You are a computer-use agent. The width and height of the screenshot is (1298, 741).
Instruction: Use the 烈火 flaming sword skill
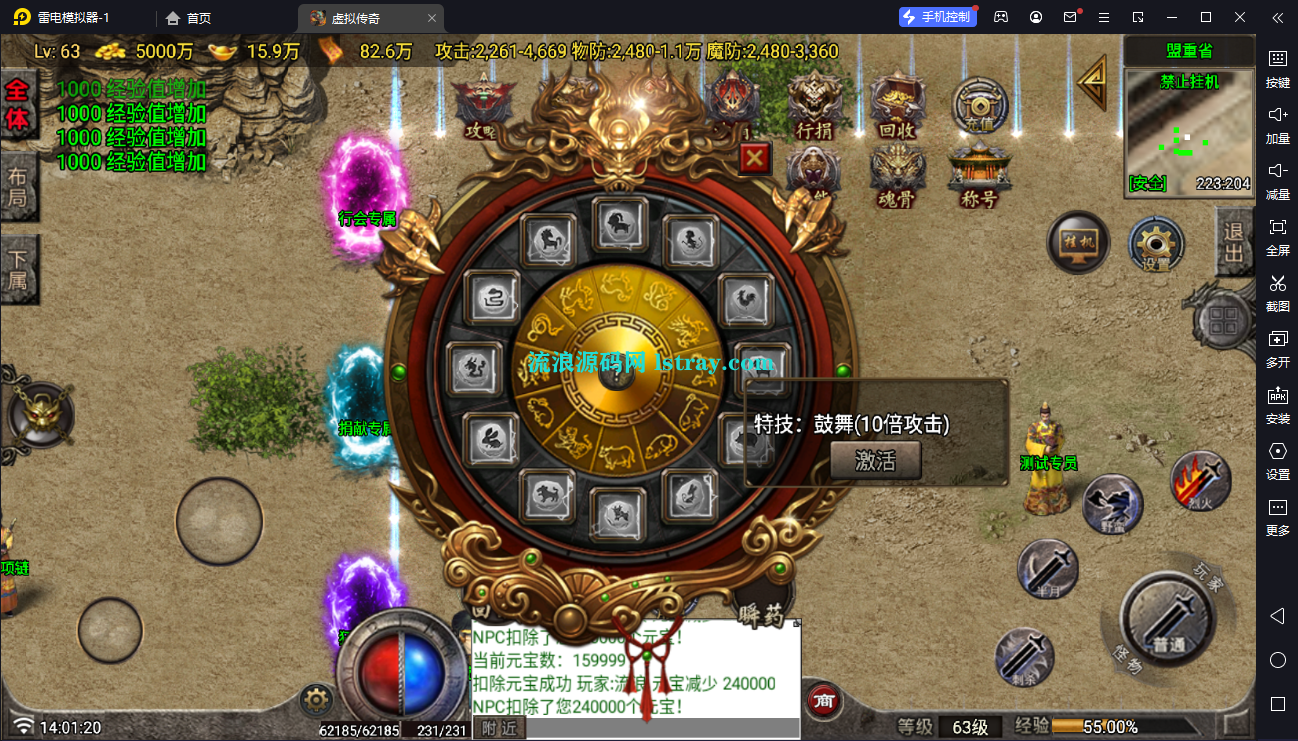point(1200,482)
